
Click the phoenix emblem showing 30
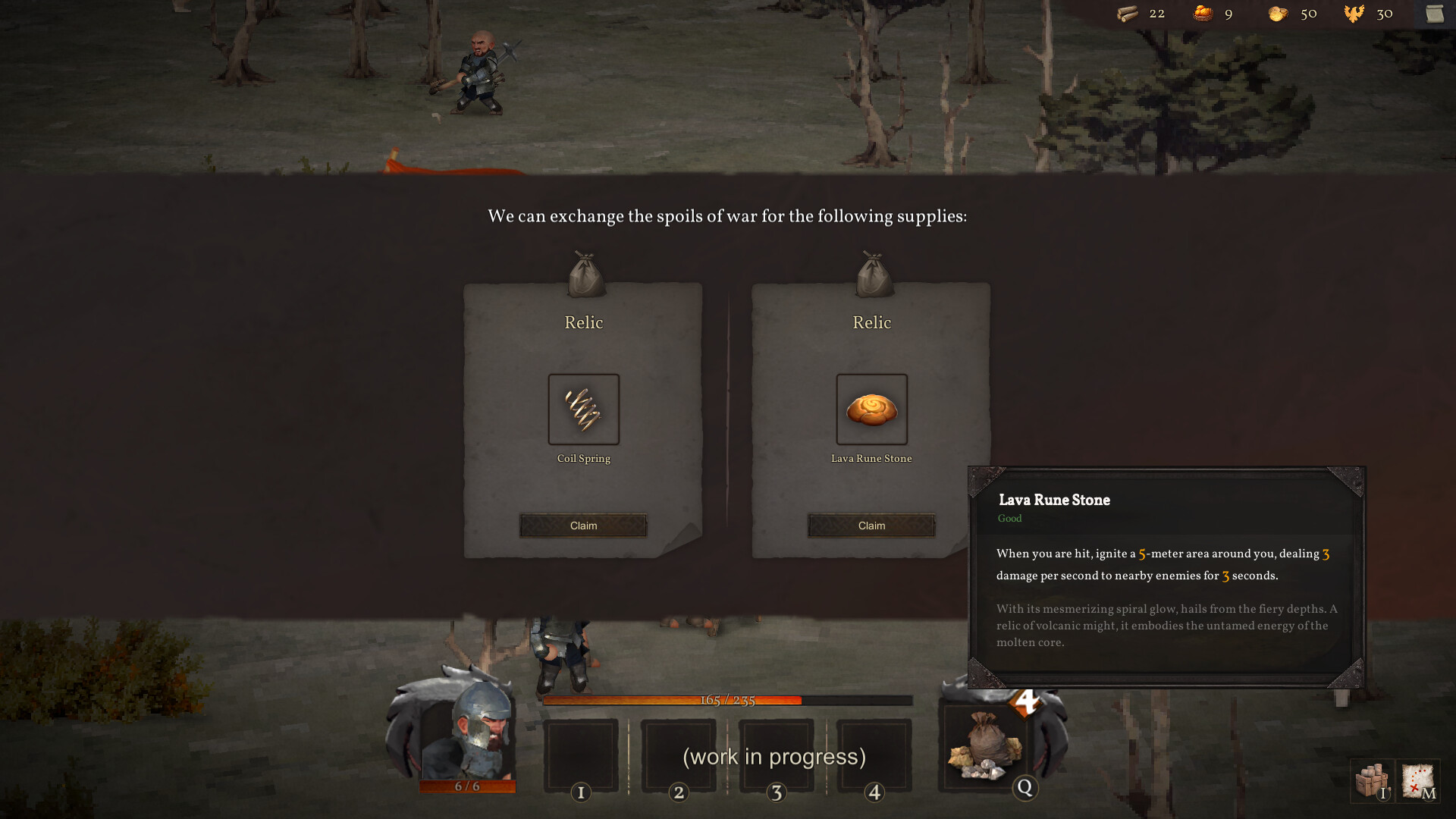click(x=1354, y=13)
